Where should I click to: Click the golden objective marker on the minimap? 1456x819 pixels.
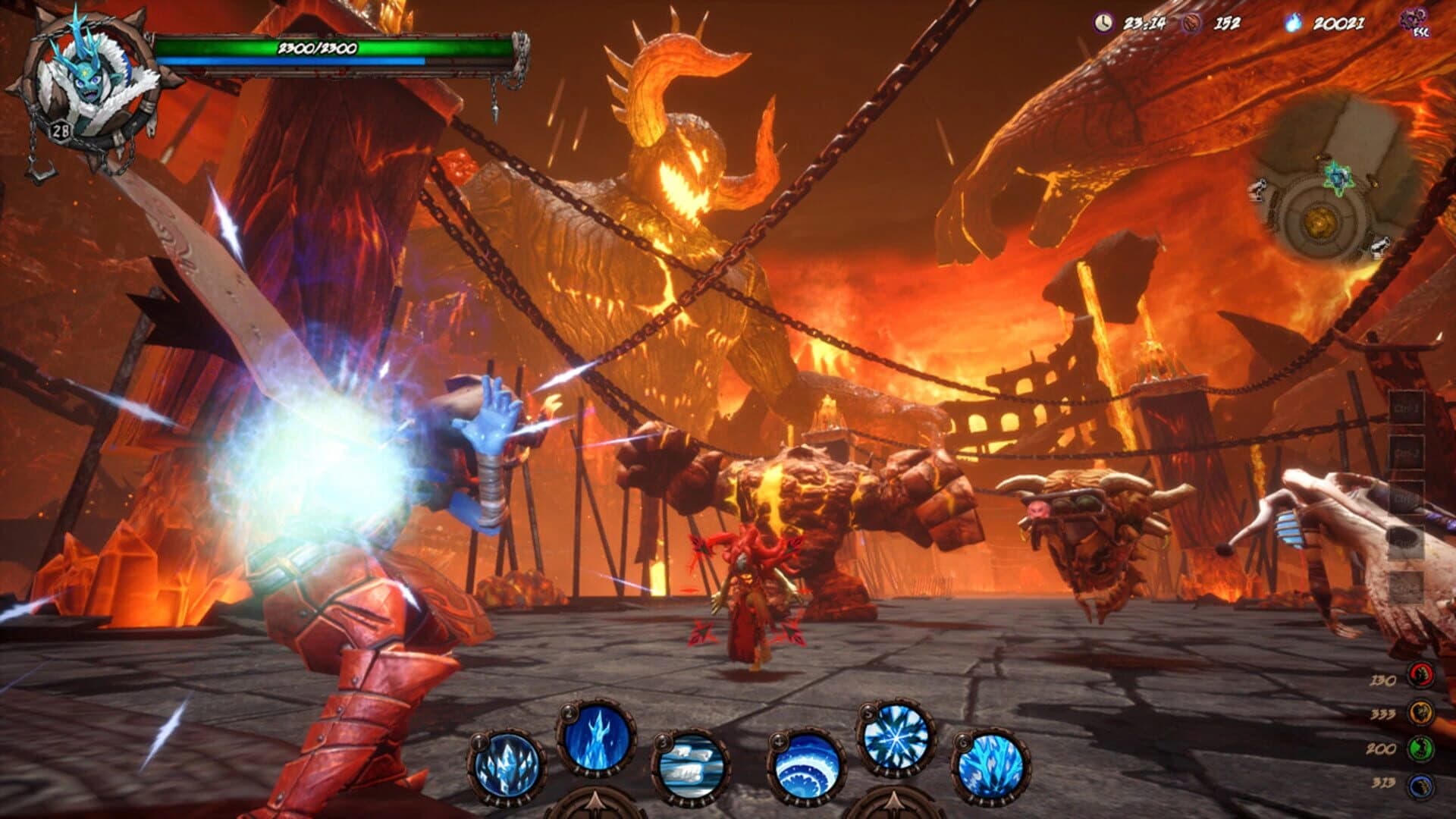coord(1319,220)
